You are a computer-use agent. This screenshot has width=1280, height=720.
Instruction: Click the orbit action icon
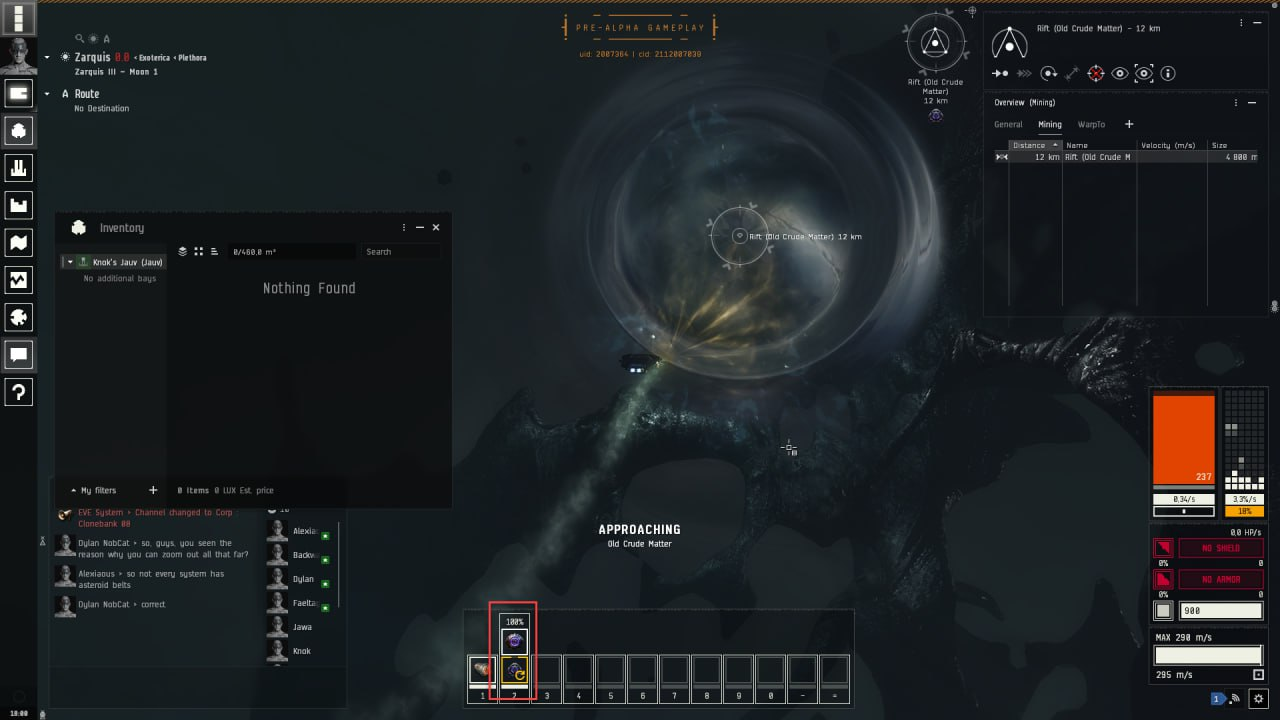point(1048,73)
